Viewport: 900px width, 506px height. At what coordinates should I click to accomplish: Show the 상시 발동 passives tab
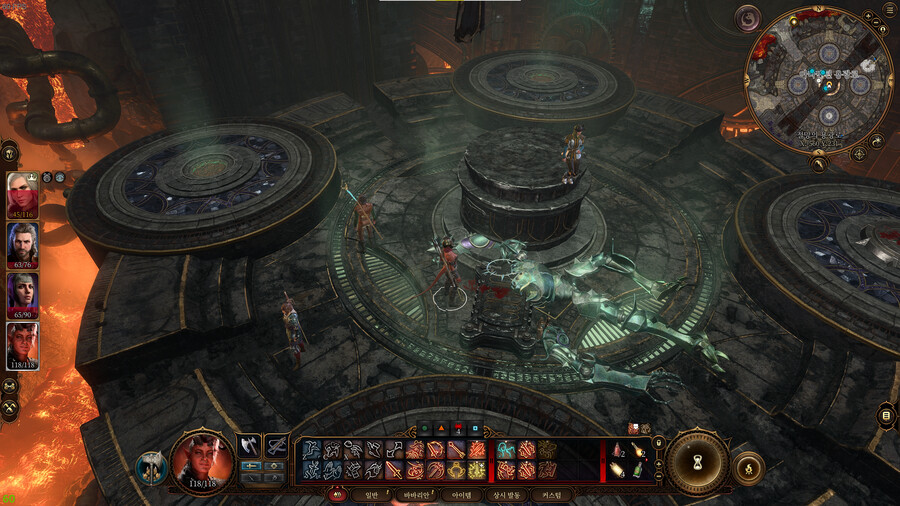(506, 495)
